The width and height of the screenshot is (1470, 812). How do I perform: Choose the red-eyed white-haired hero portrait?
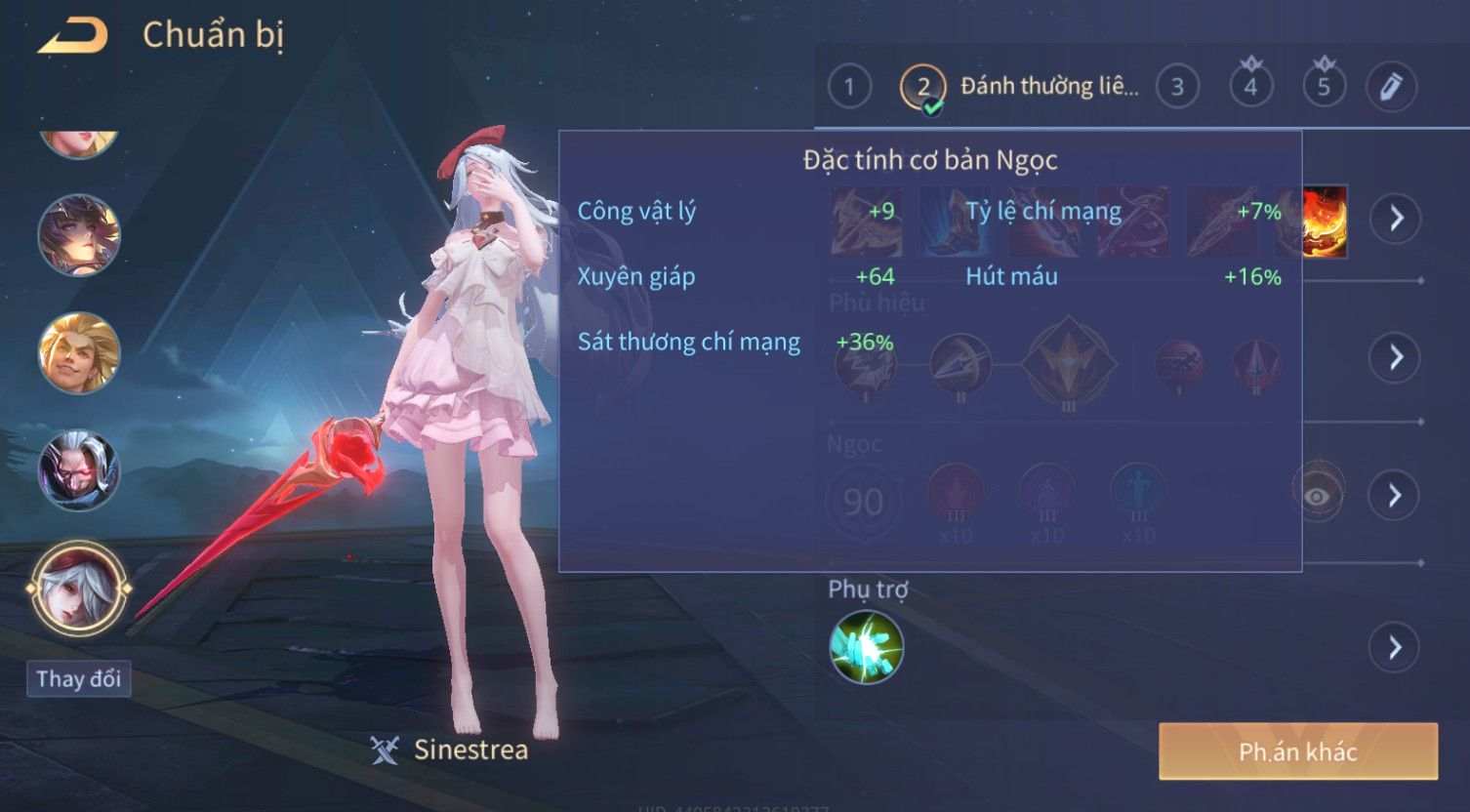tap(79, 470)
